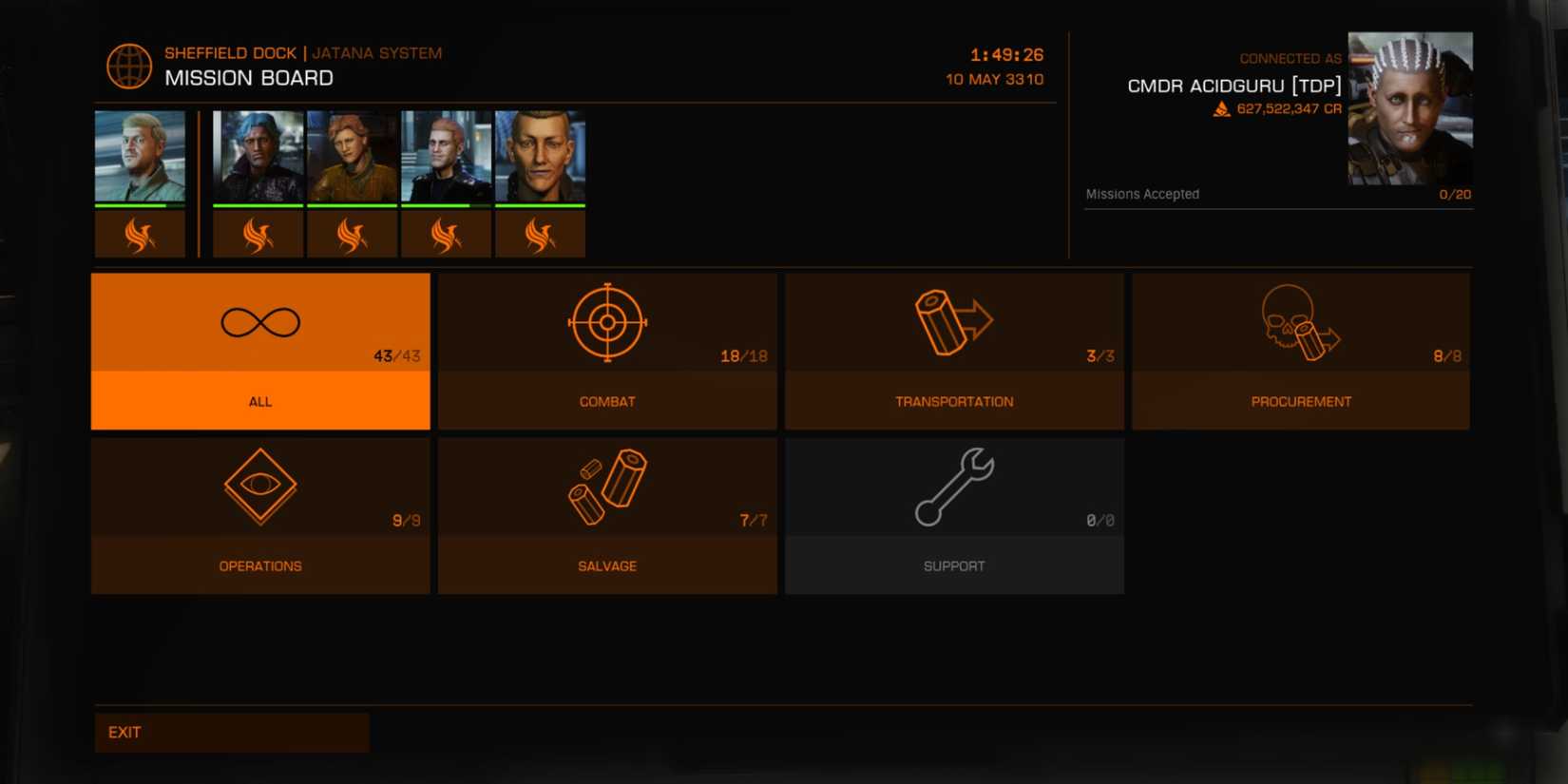This screenshot has height=784, width=1568.
Task: Select the Combat crosshair icon
Action: pyautogui.click(x=606, y=322)
